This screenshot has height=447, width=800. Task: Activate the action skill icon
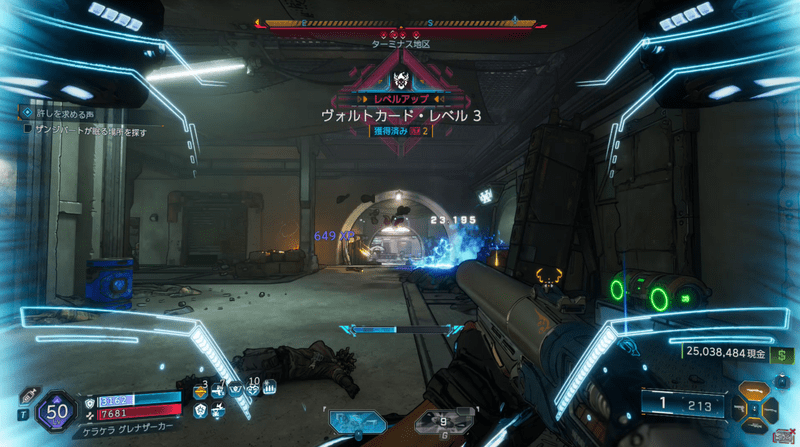pyautogui.click(x=357, y=422)
